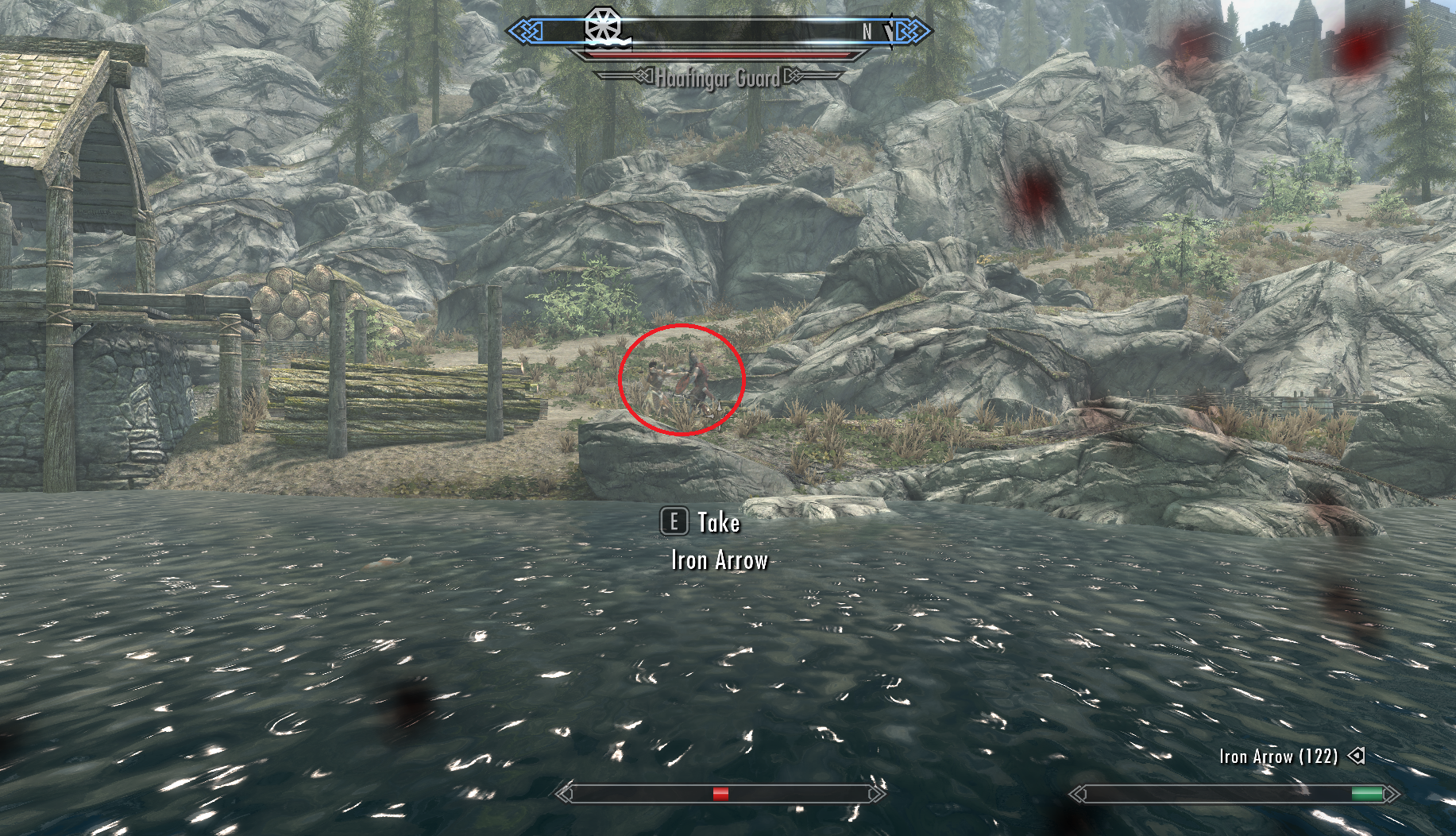Click the Iron Arrow pickup label
The image size is (1456, 836).
719,560
